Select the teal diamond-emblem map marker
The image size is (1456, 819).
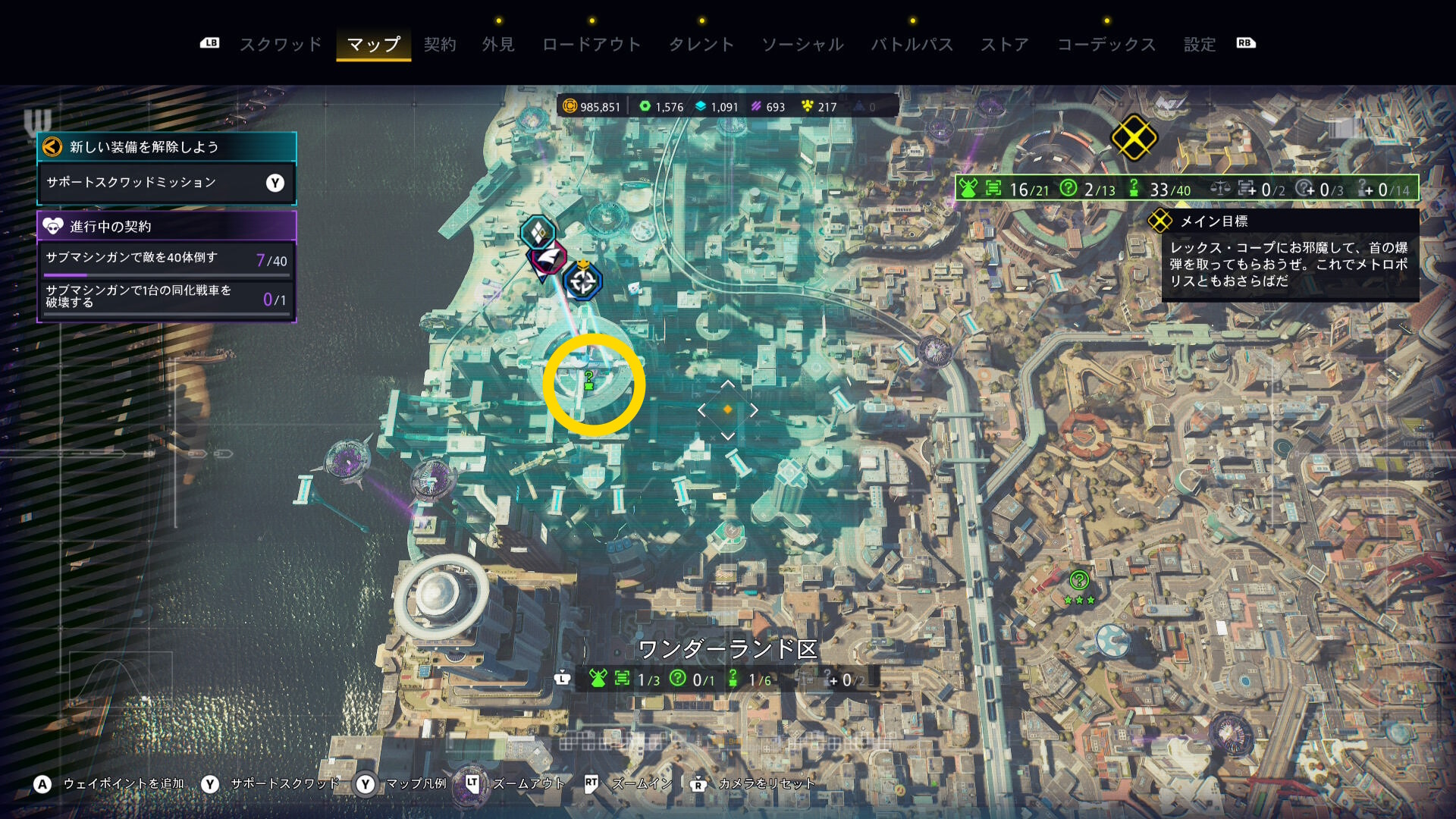(x=538, y=232)
